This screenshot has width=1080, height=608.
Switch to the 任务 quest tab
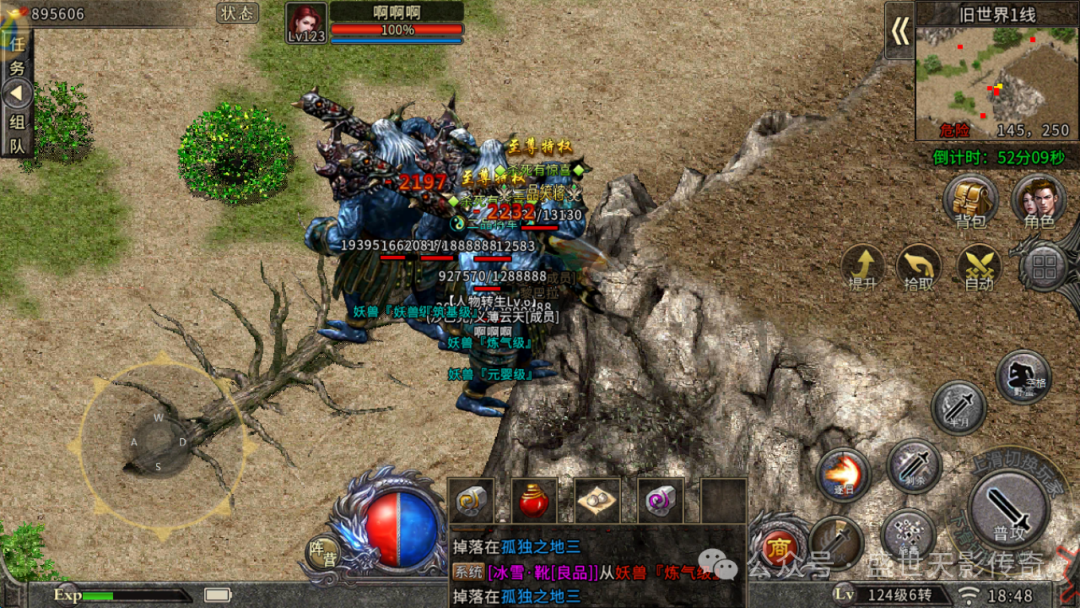point(17,56)
